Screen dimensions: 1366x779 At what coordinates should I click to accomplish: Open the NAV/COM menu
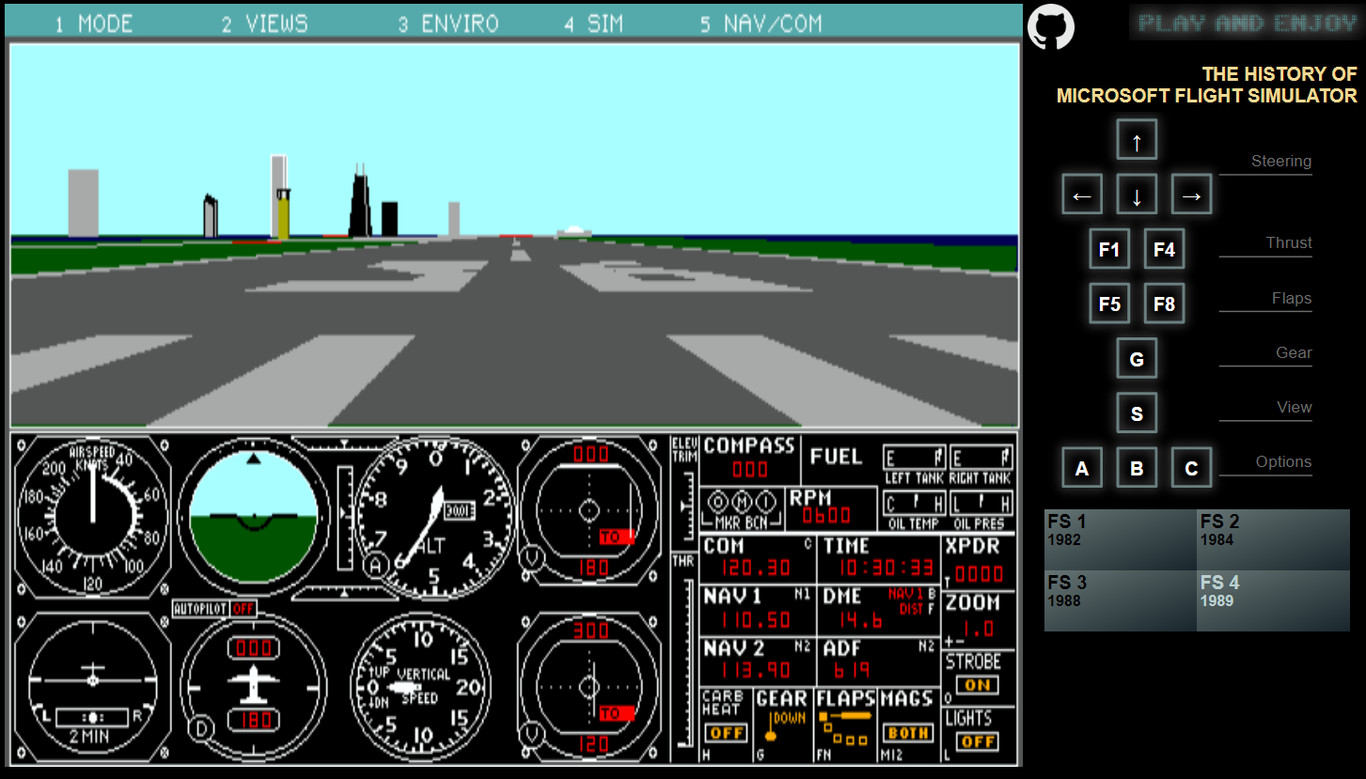point(761,24)
